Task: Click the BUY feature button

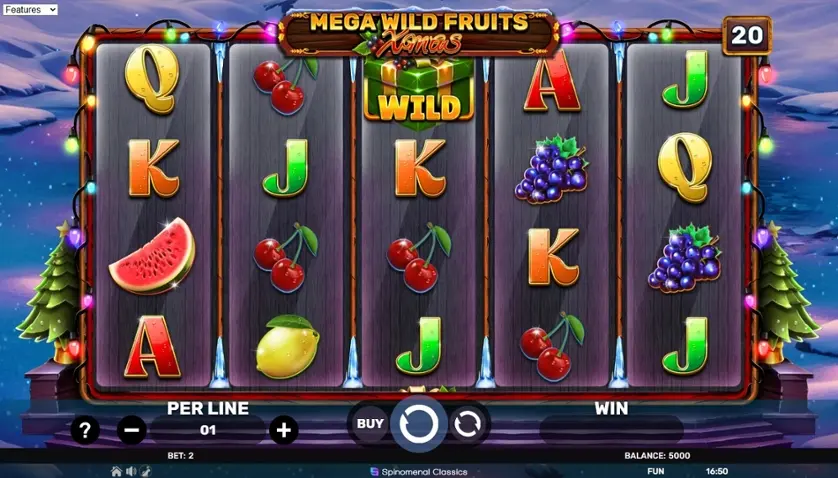Action: (370, 424)
